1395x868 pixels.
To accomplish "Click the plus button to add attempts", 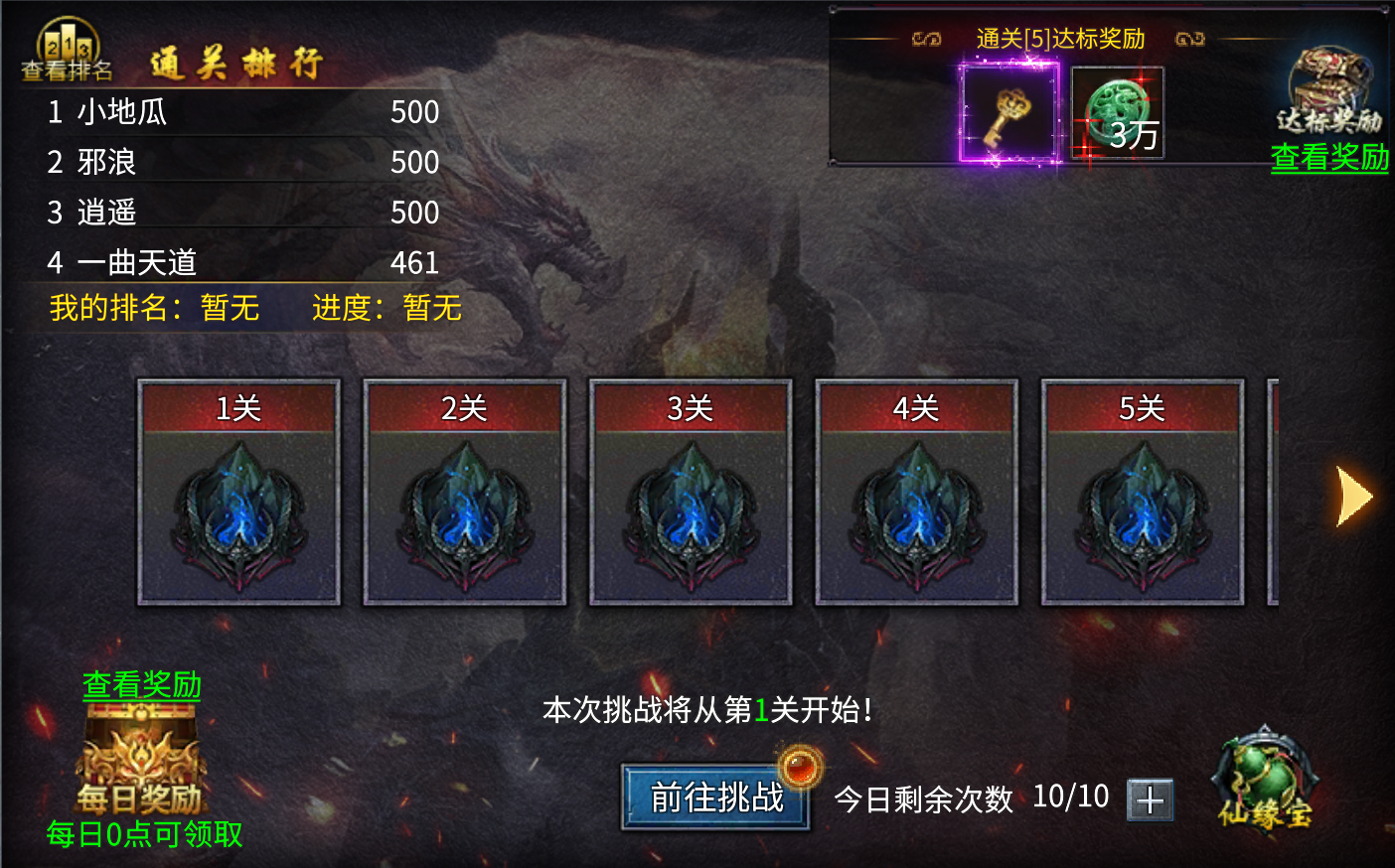I will [x=1151, y=799].
